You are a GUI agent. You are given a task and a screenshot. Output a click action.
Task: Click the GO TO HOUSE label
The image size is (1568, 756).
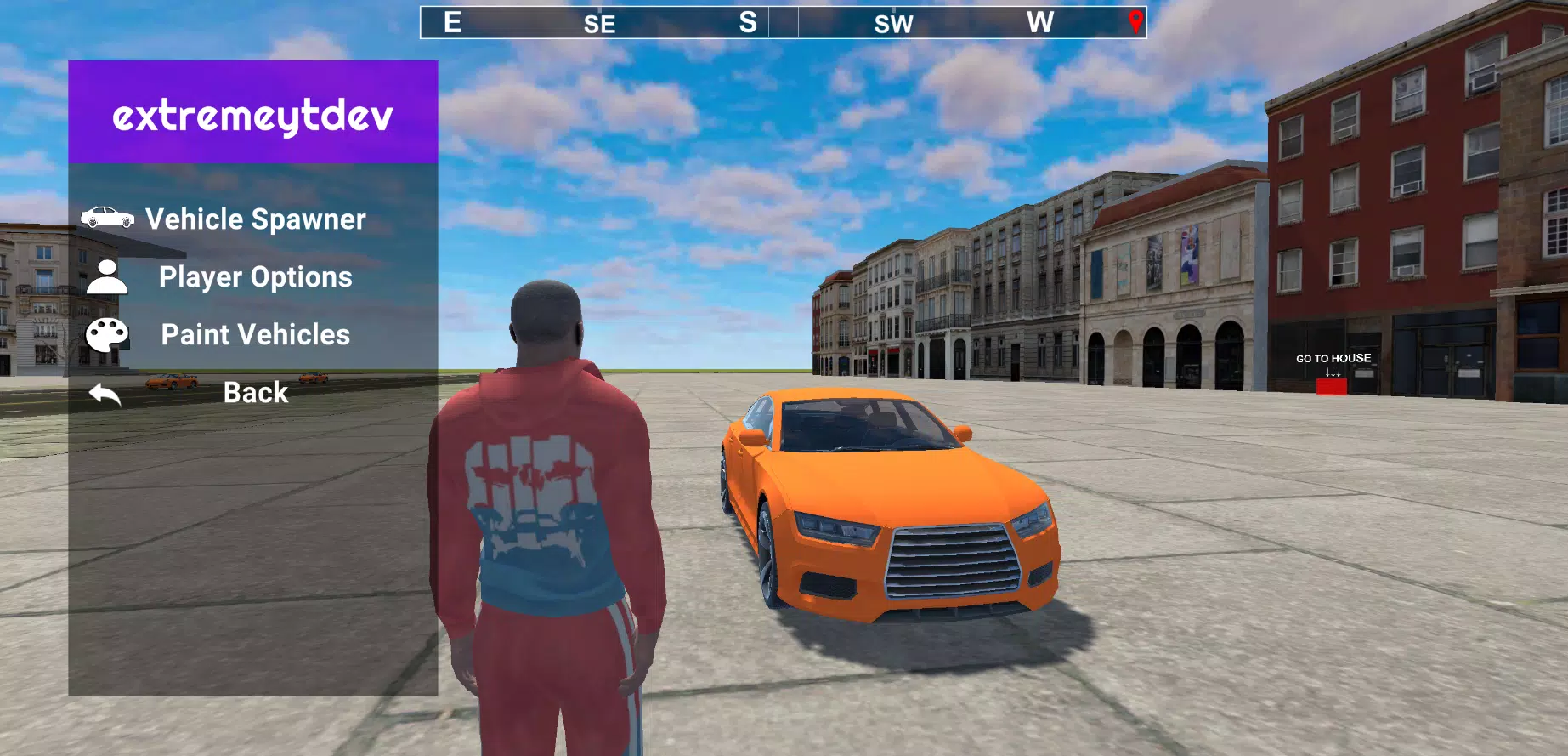point(1333,358)
